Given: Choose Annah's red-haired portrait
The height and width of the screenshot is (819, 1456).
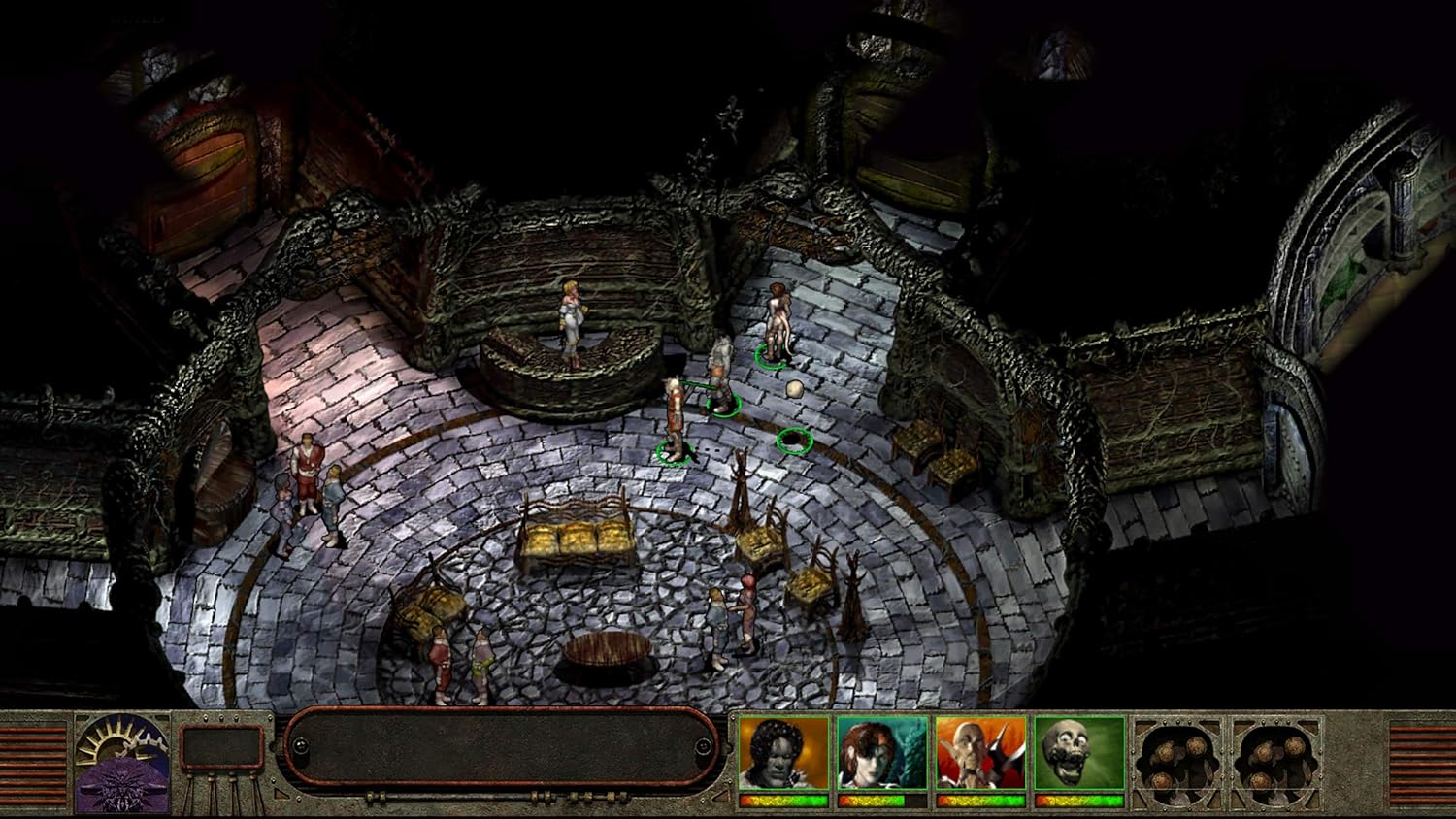Looking at the screenshot, I should [881, 754].
